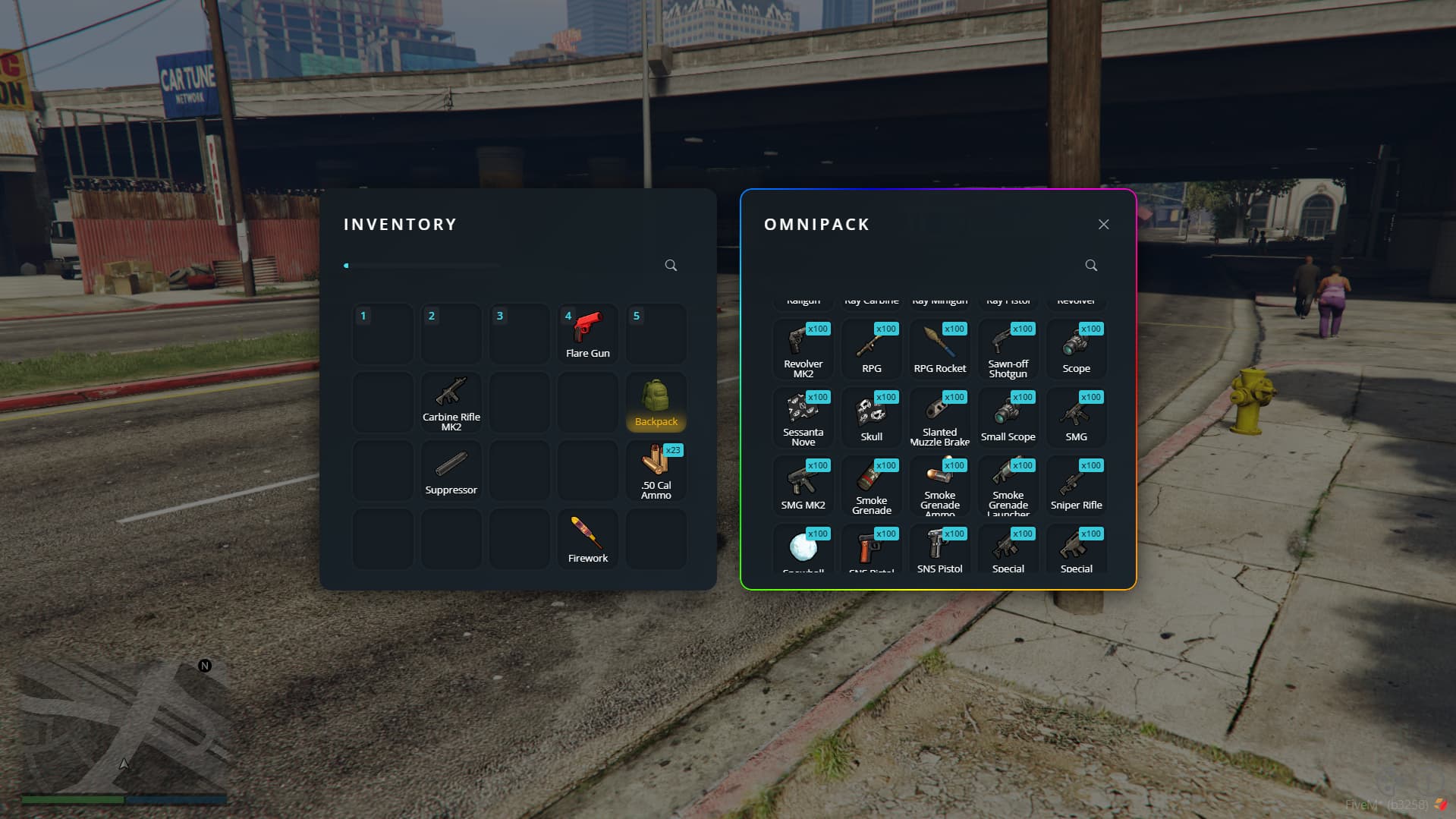Click the Omnipack search magnifier
Image resolution: width=1456 pixels, height=819 pixels.
click(x=1091, y=266)
